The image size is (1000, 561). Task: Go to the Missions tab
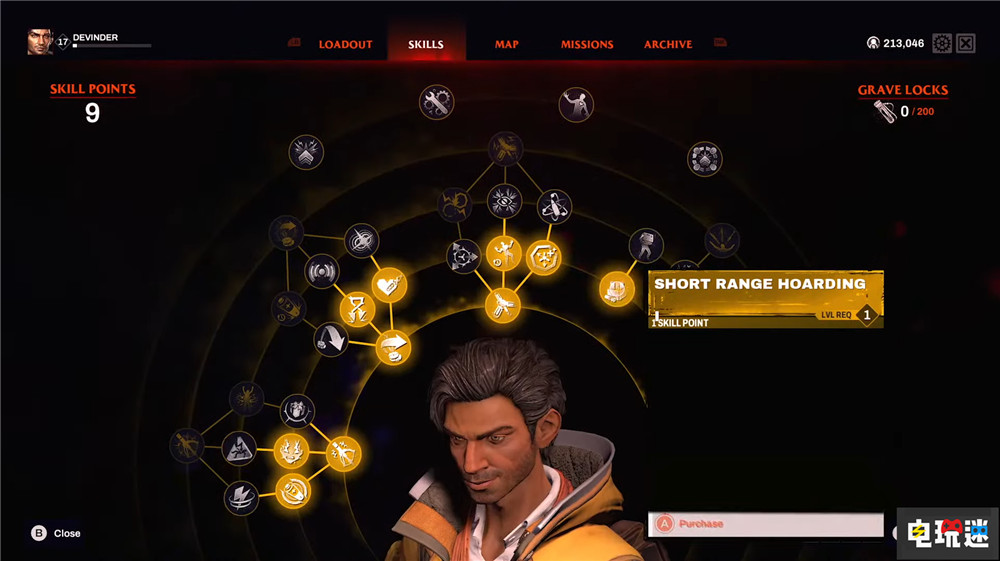pyautogui.click(x=587, y=45)
